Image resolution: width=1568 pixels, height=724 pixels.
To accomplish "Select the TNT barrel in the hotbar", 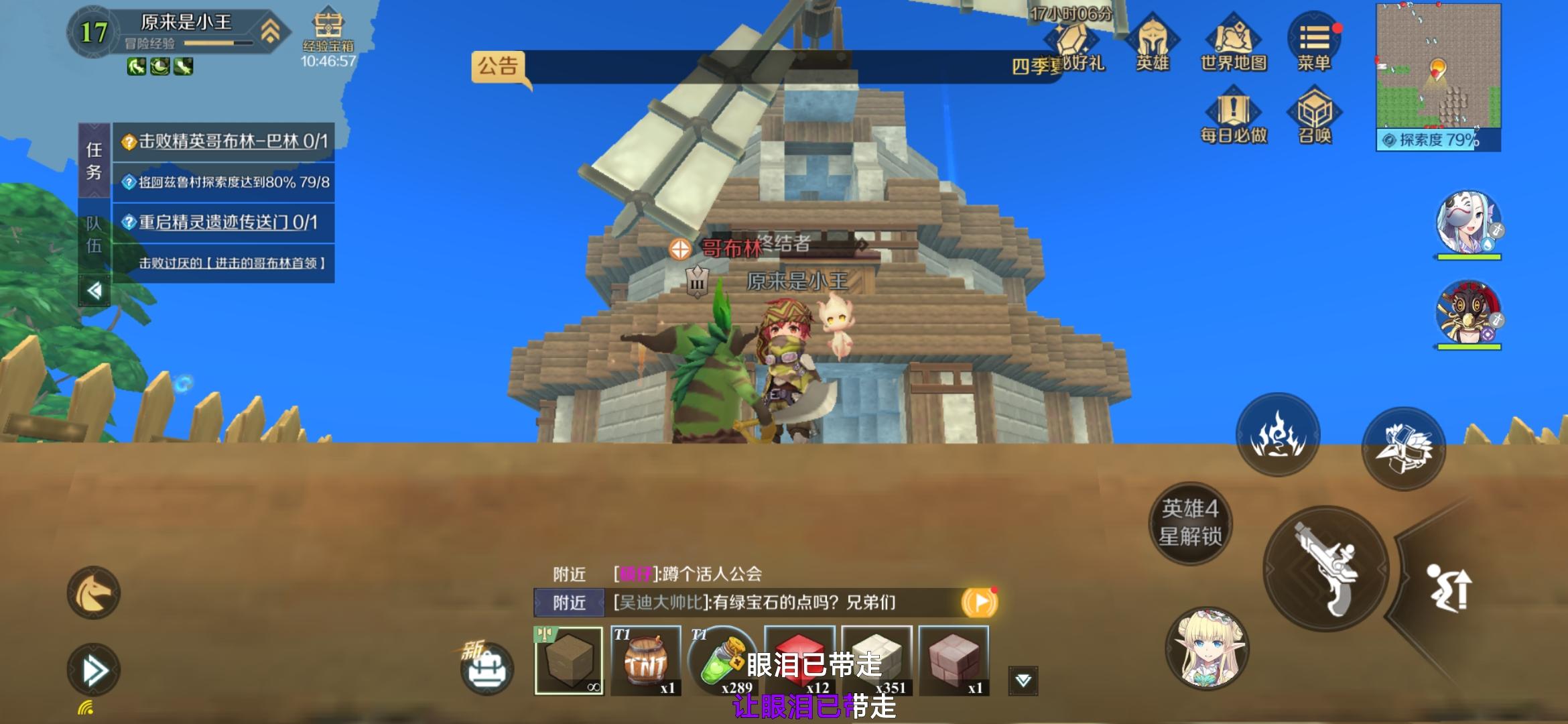I will pos(647,660).
